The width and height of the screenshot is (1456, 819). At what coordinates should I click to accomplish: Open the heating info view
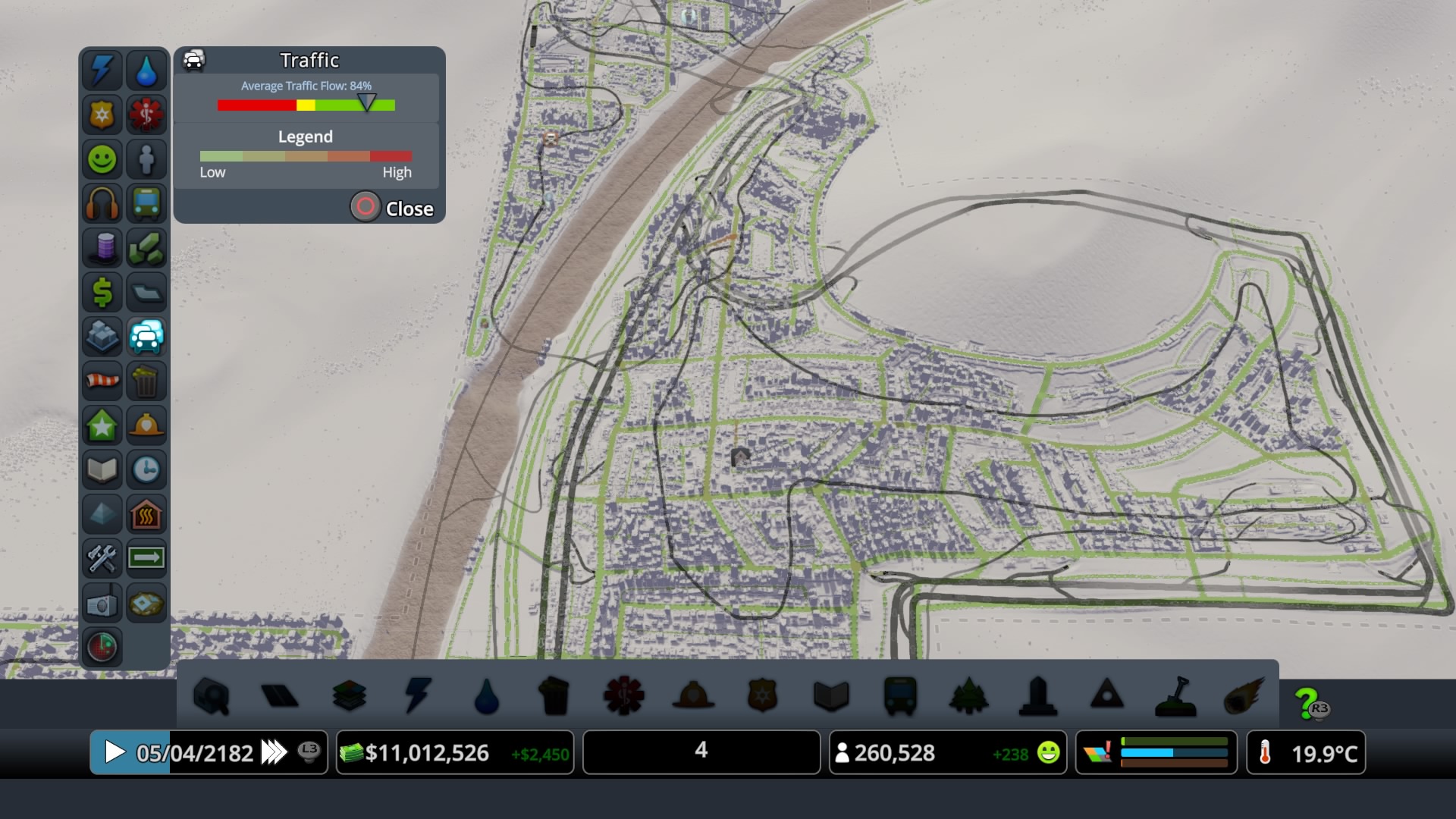pos(147,513)
